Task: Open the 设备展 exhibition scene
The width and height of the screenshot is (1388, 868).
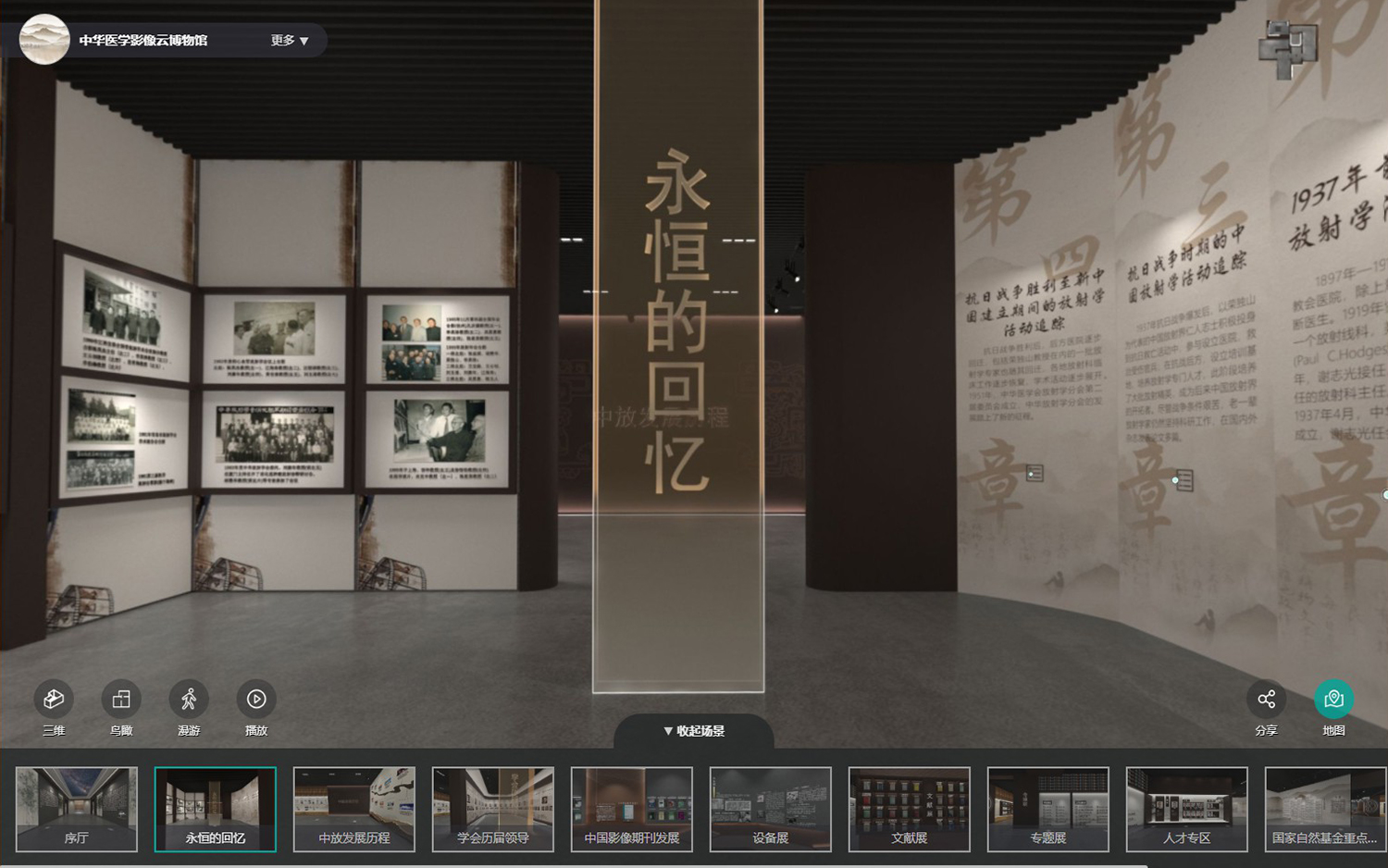Action: tap(771, 808)
